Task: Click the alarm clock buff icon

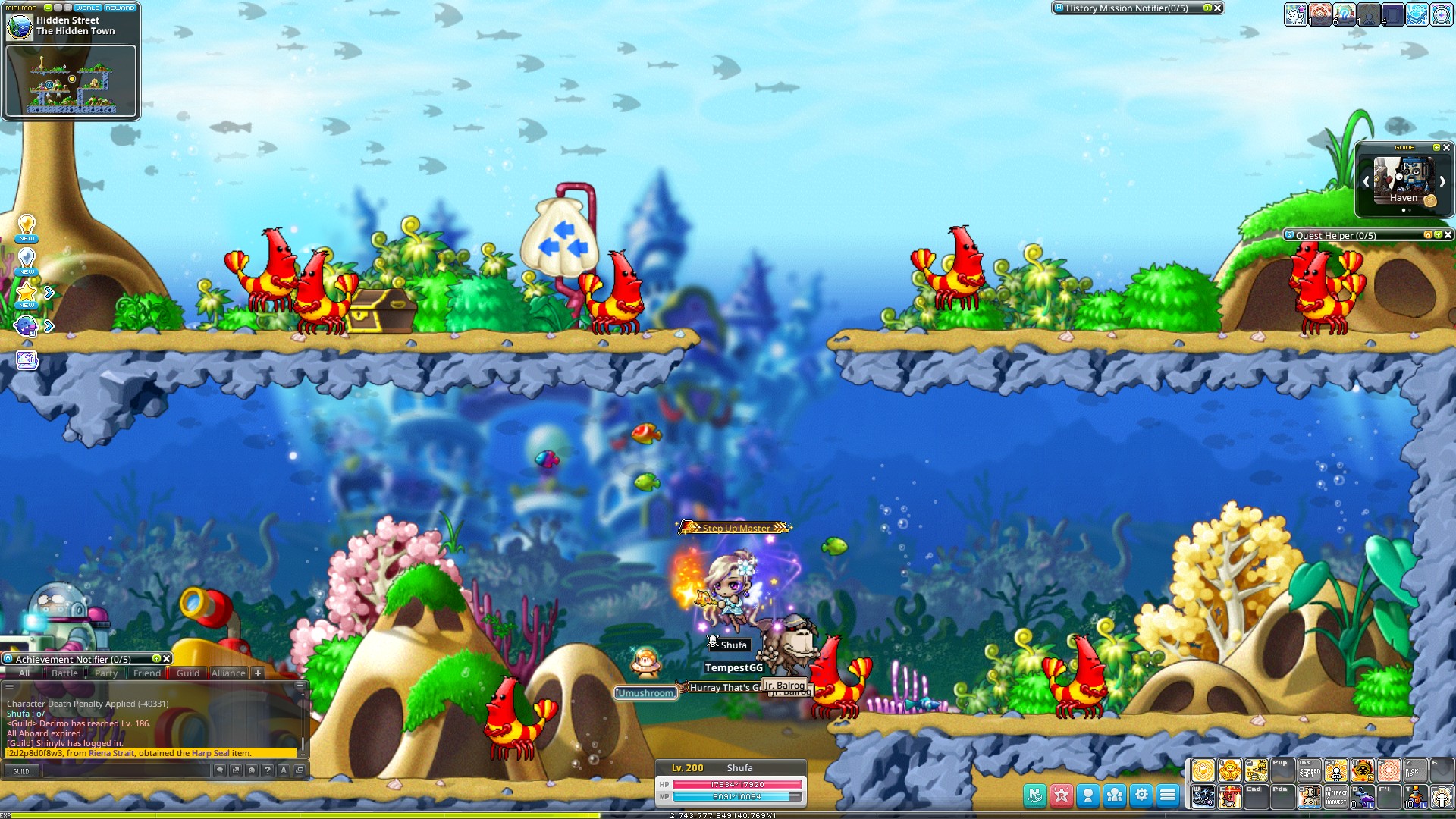Action: tap(1442, 14)
